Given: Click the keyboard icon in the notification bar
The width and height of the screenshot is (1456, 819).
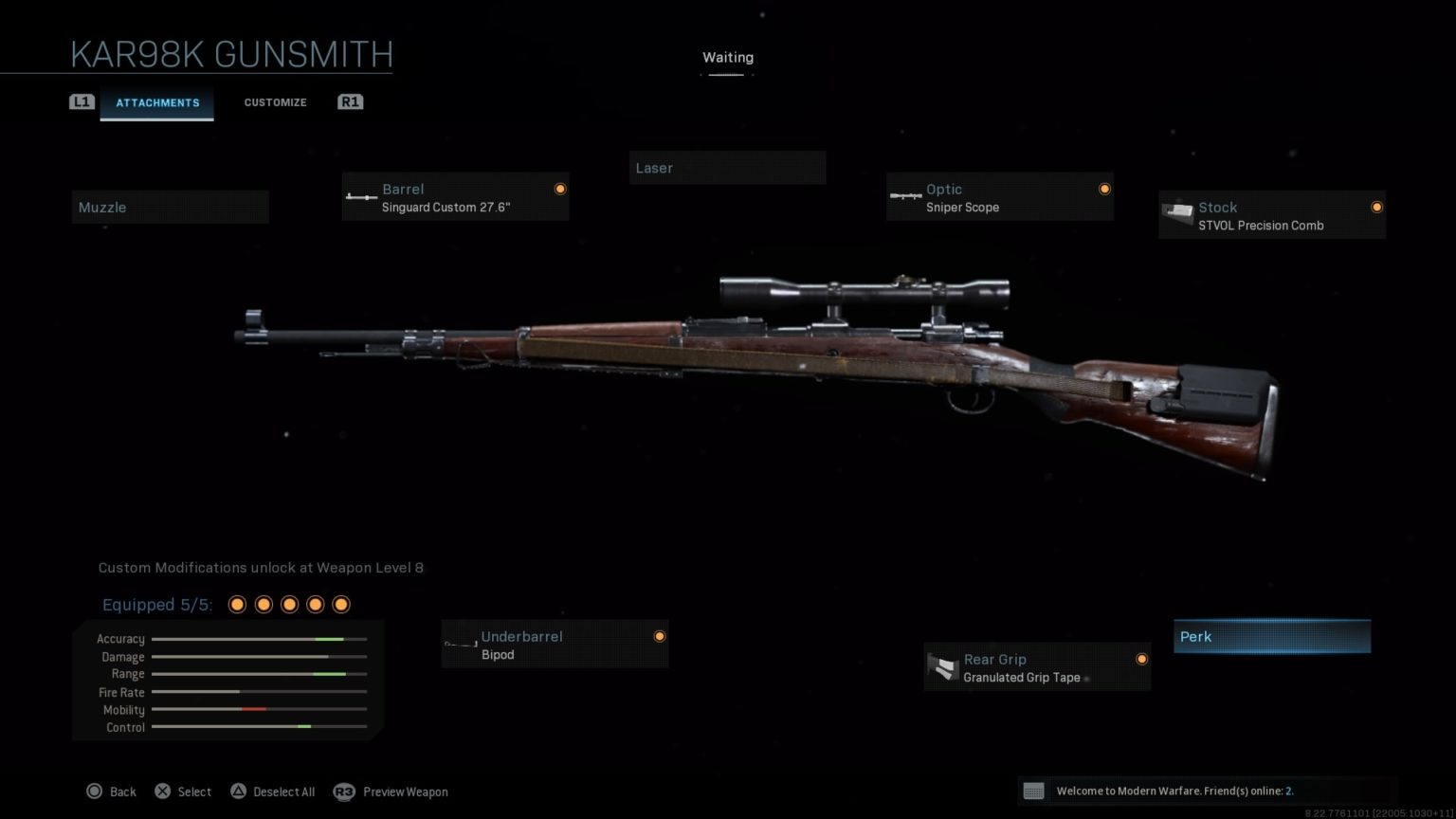Looking at the screenshot, I should pyautogui.click(x=1034, y=791).
